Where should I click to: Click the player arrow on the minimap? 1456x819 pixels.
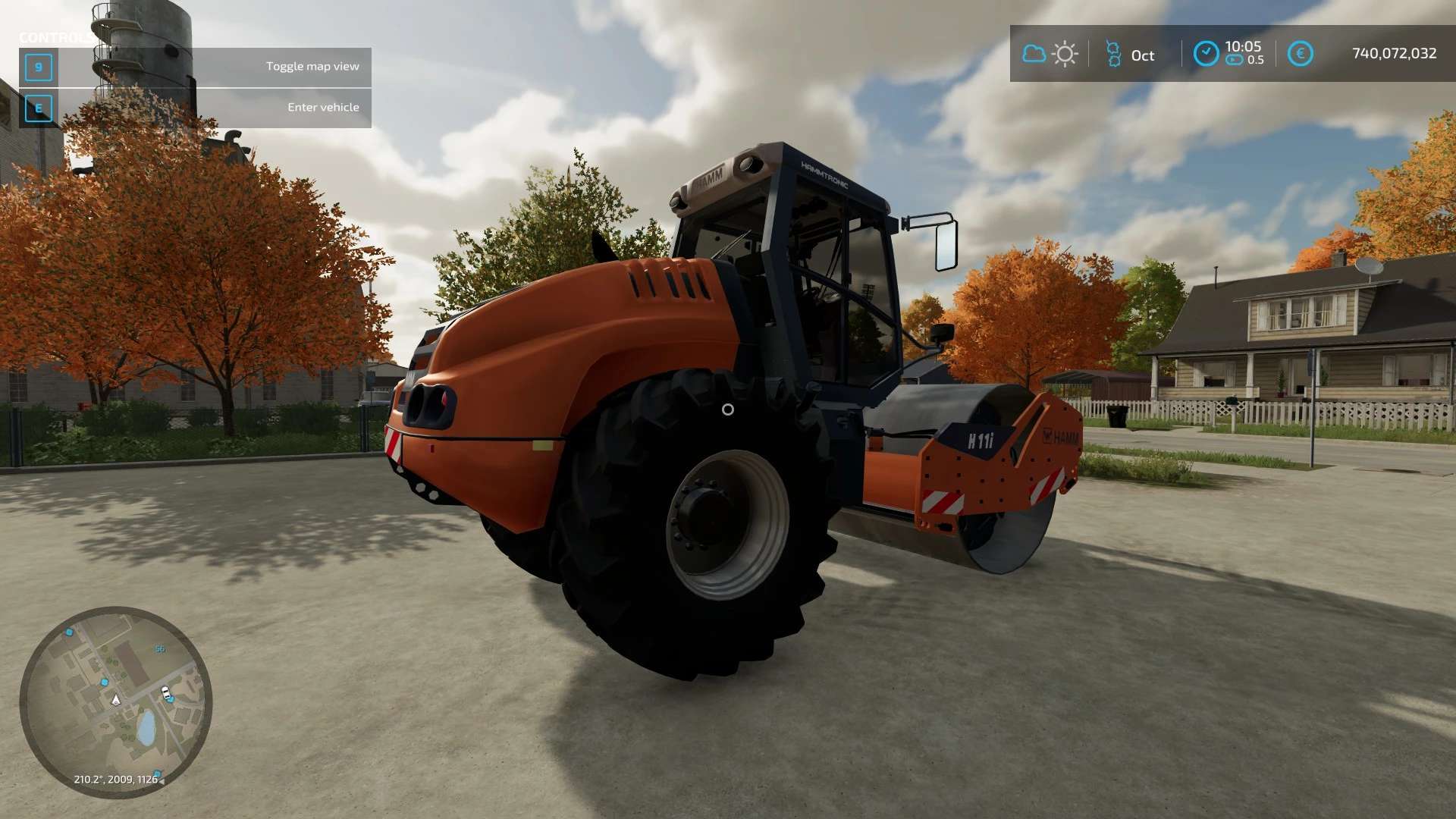[x=116, y=699]
